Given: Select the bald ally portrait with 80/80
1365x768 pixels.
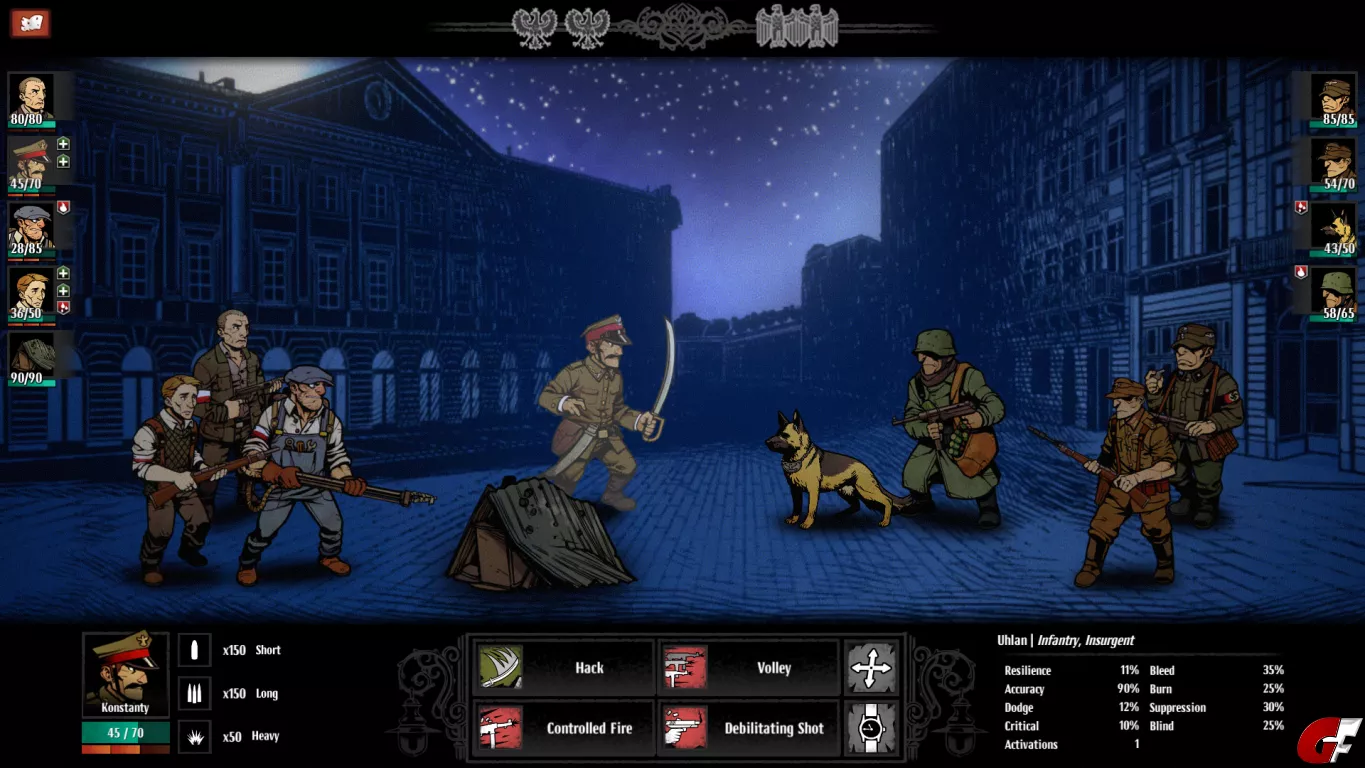Looking at the screenshot, I should coord(30,96).
